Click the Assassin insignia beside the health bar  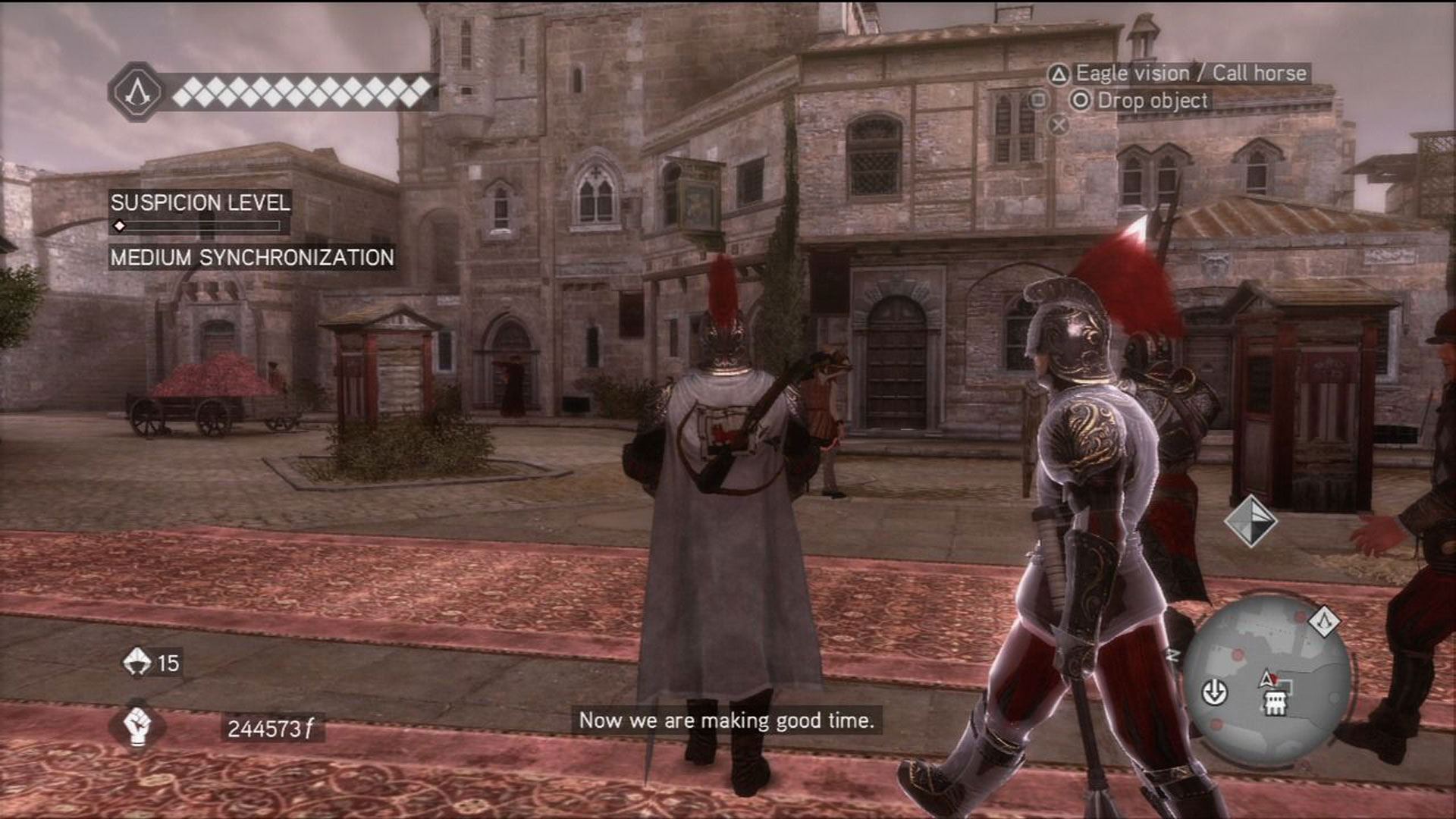click(136, 92)
